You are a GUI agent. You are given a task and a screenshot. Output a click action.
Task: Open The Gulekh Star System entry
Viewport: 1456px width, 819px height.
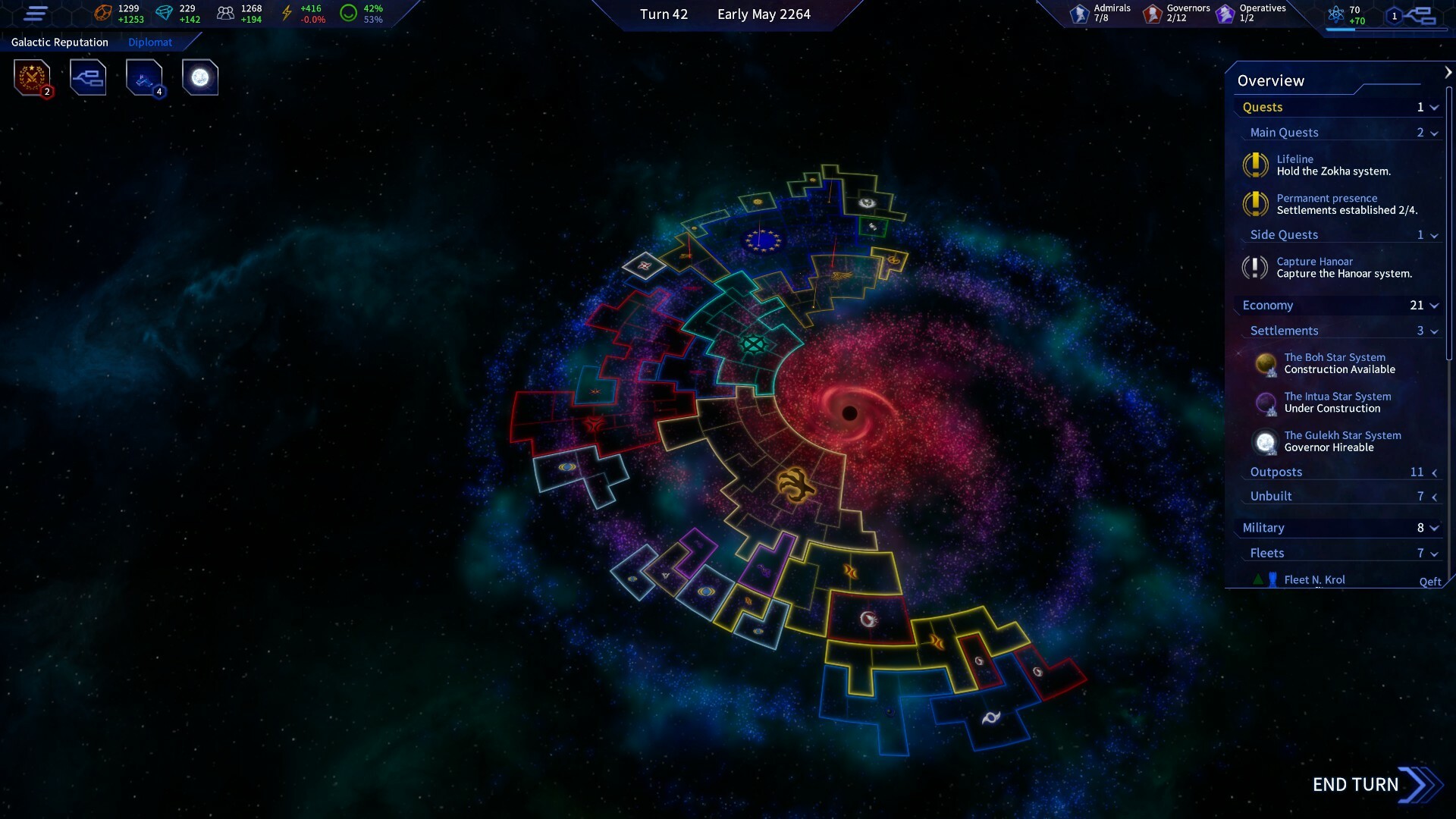(x=1342, y=441)
